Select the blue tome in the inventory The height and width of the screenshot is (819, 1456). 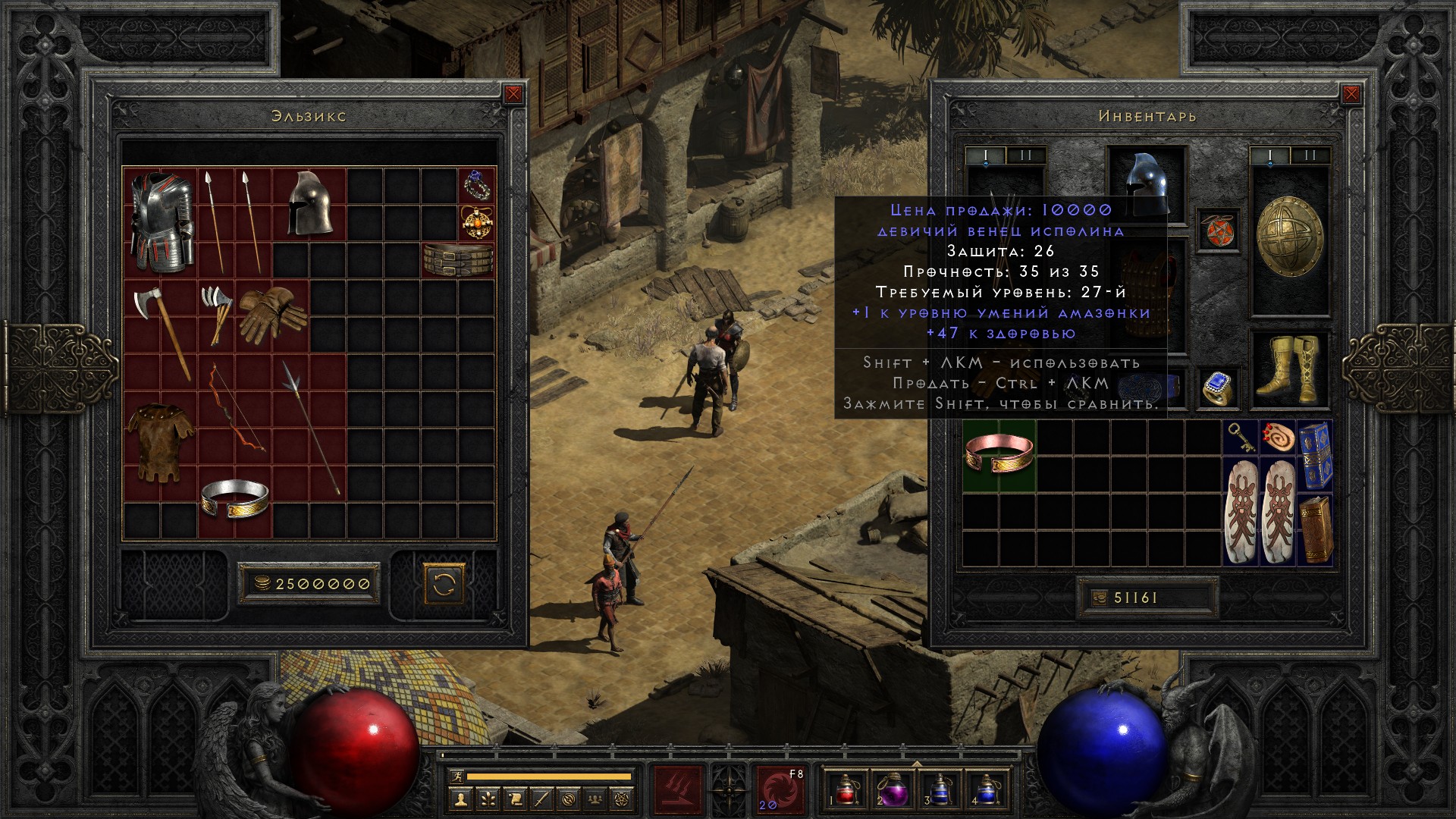coord(1315,455)
